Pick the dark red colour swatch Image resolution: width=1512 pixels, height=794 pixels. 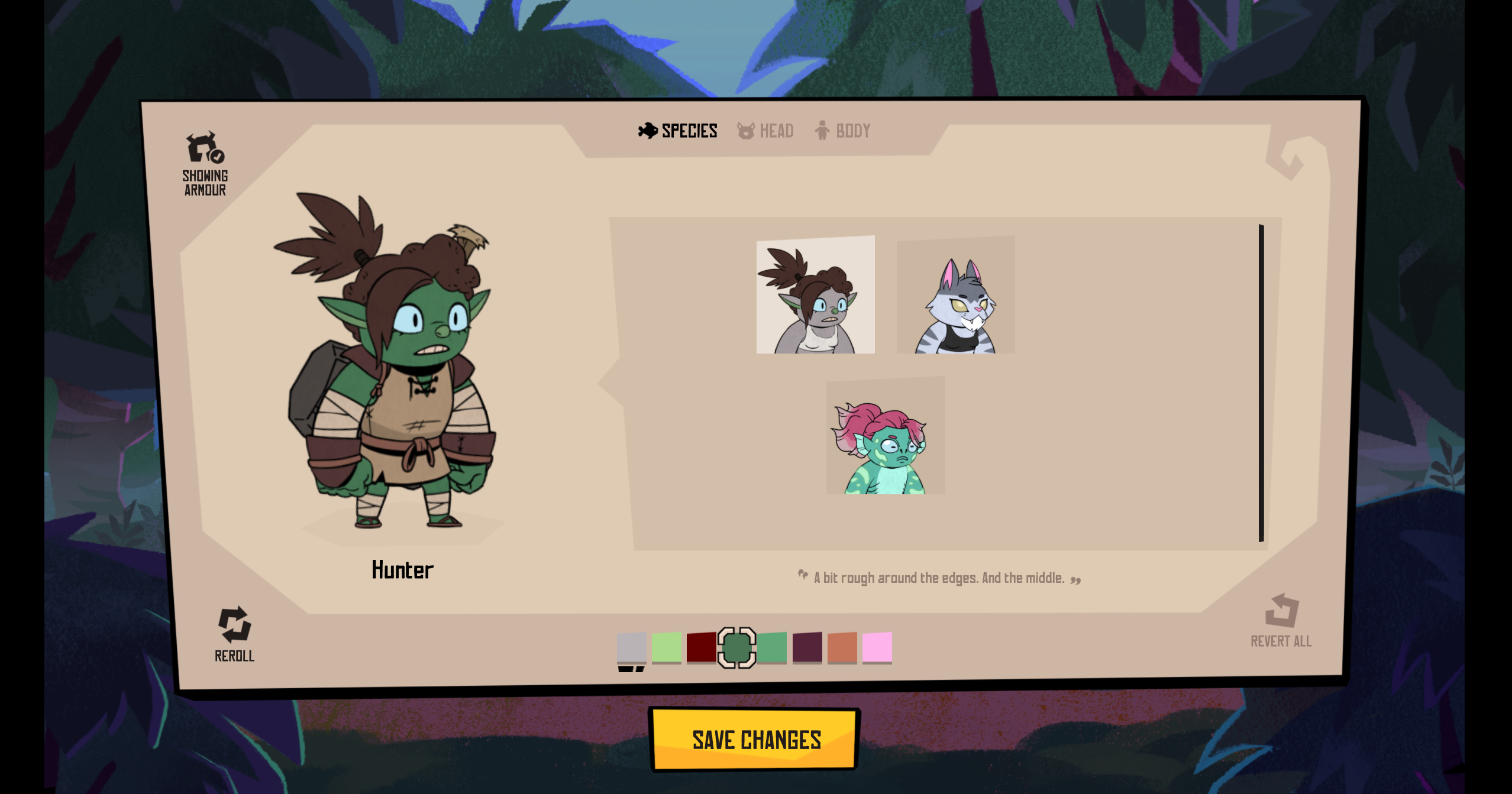coord(702,647)
